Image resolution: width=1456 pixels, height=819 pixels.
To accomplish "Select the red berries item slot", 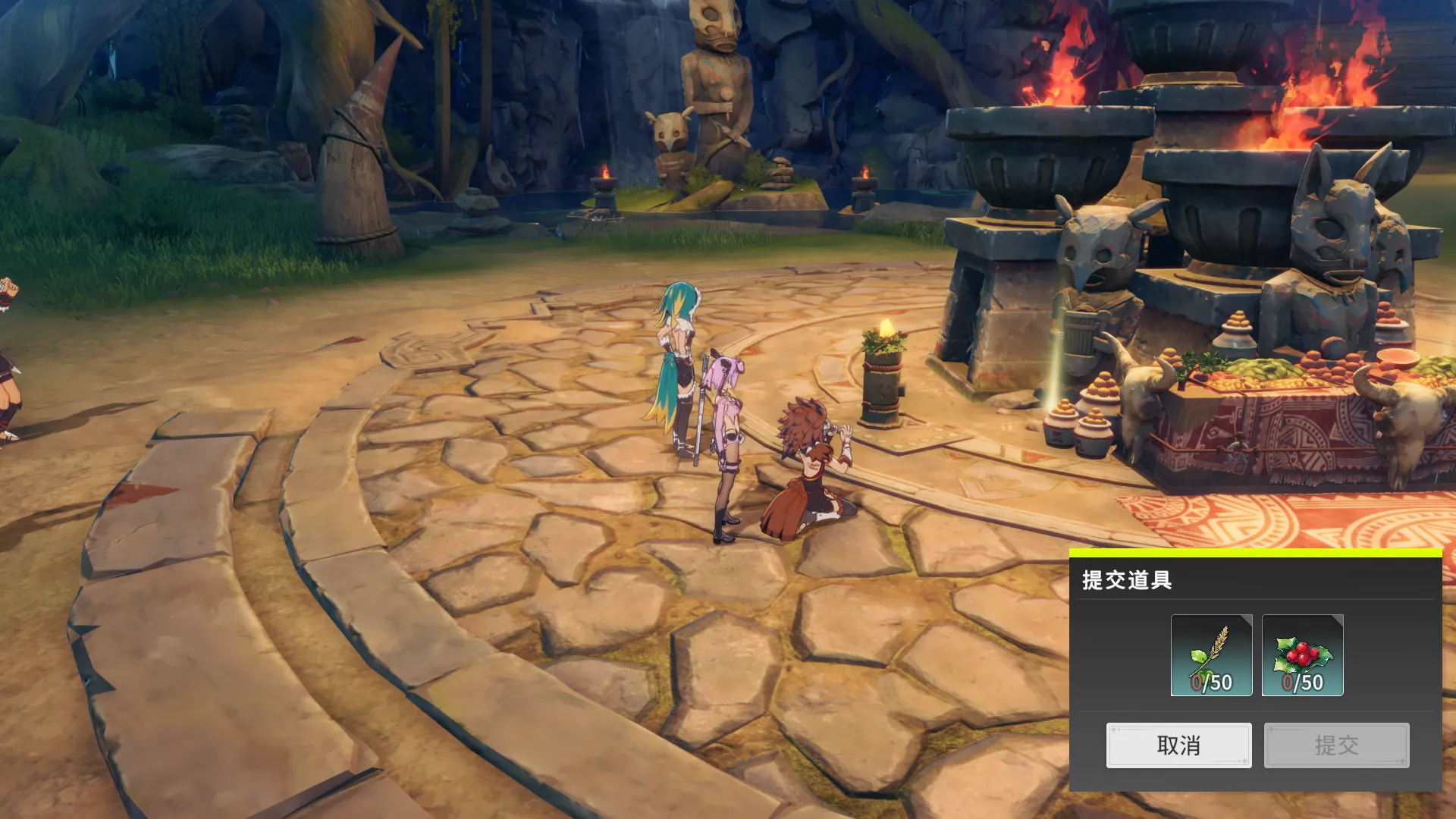I will [1302, 655].
